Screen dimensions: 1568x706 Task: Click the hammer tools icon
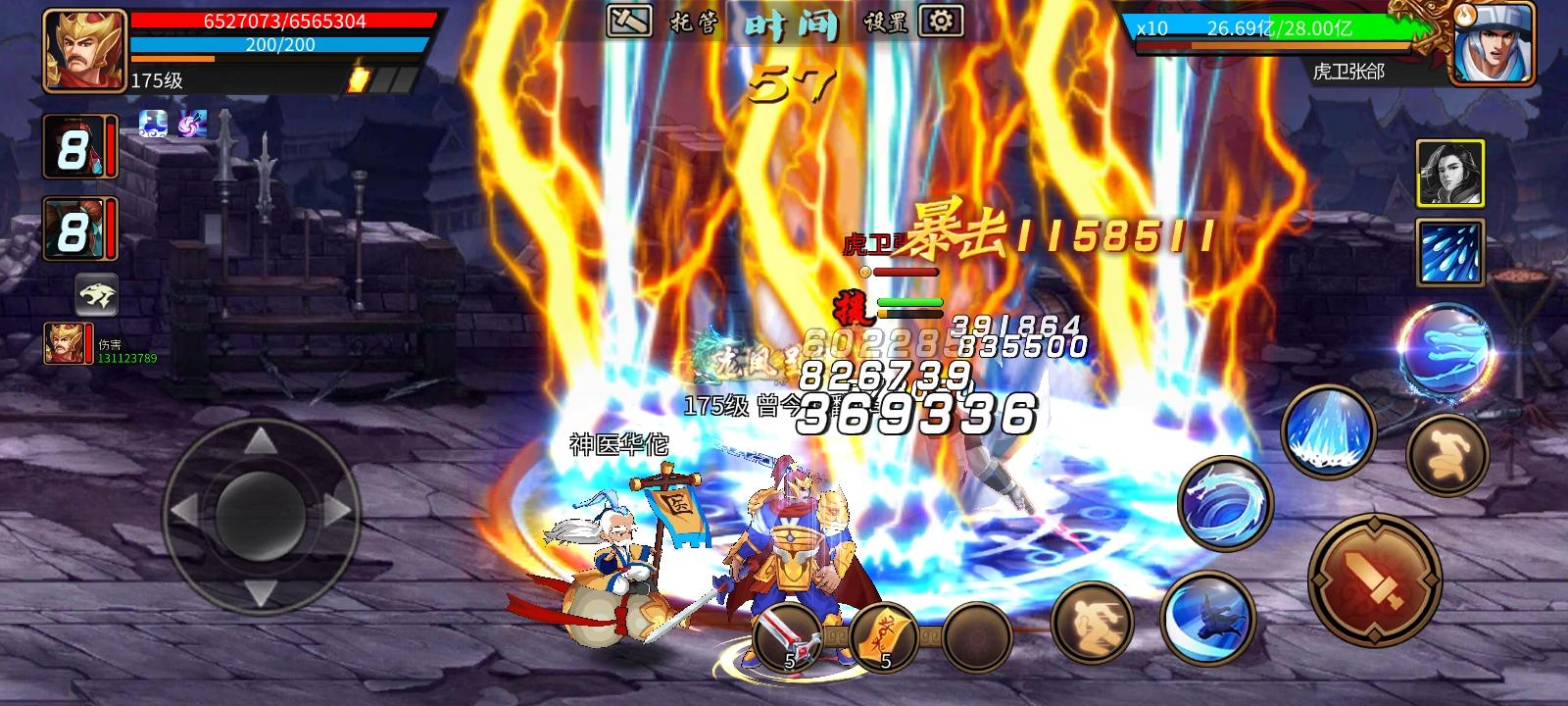[x=628, y=20]
